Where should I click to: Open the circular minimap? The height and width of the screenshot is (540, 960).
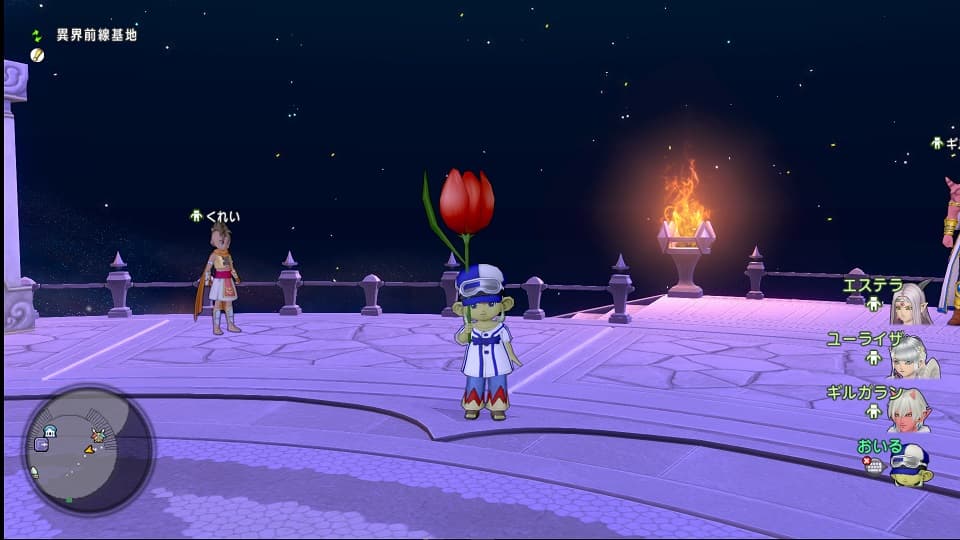point(88,449)
